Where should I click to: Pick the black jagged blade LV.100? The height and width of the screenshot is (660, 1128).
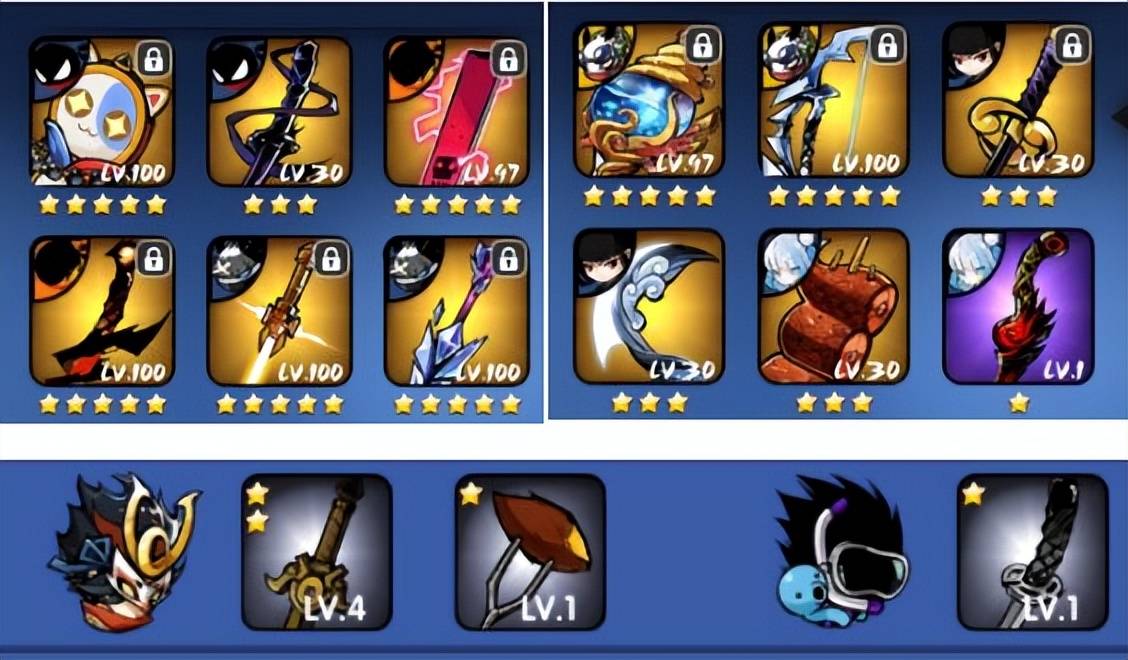pyautogui.click(x=101, y=311)
